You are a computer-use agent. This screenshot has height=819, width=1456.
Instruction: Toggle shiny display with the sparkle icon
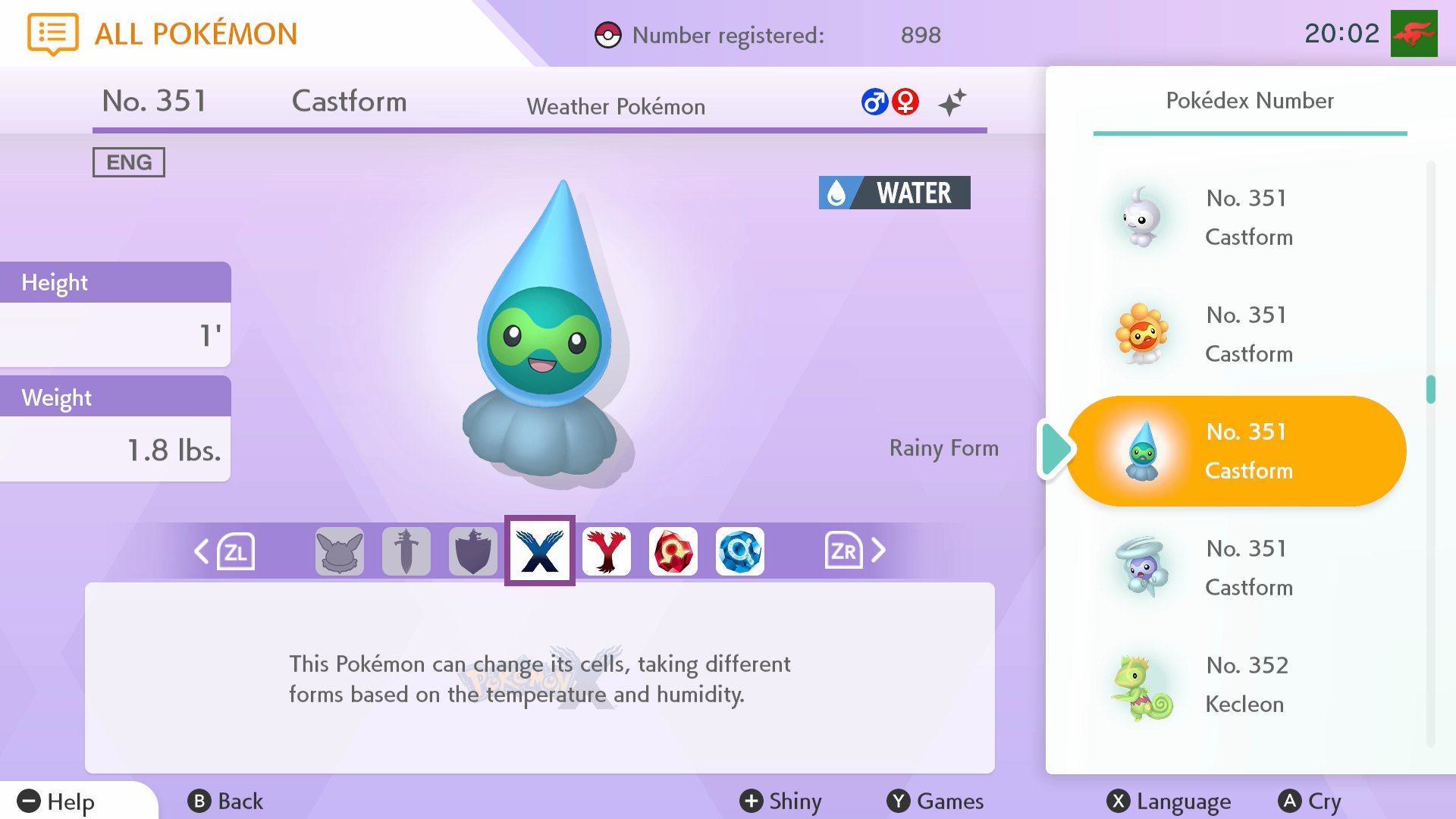[952, 102]
